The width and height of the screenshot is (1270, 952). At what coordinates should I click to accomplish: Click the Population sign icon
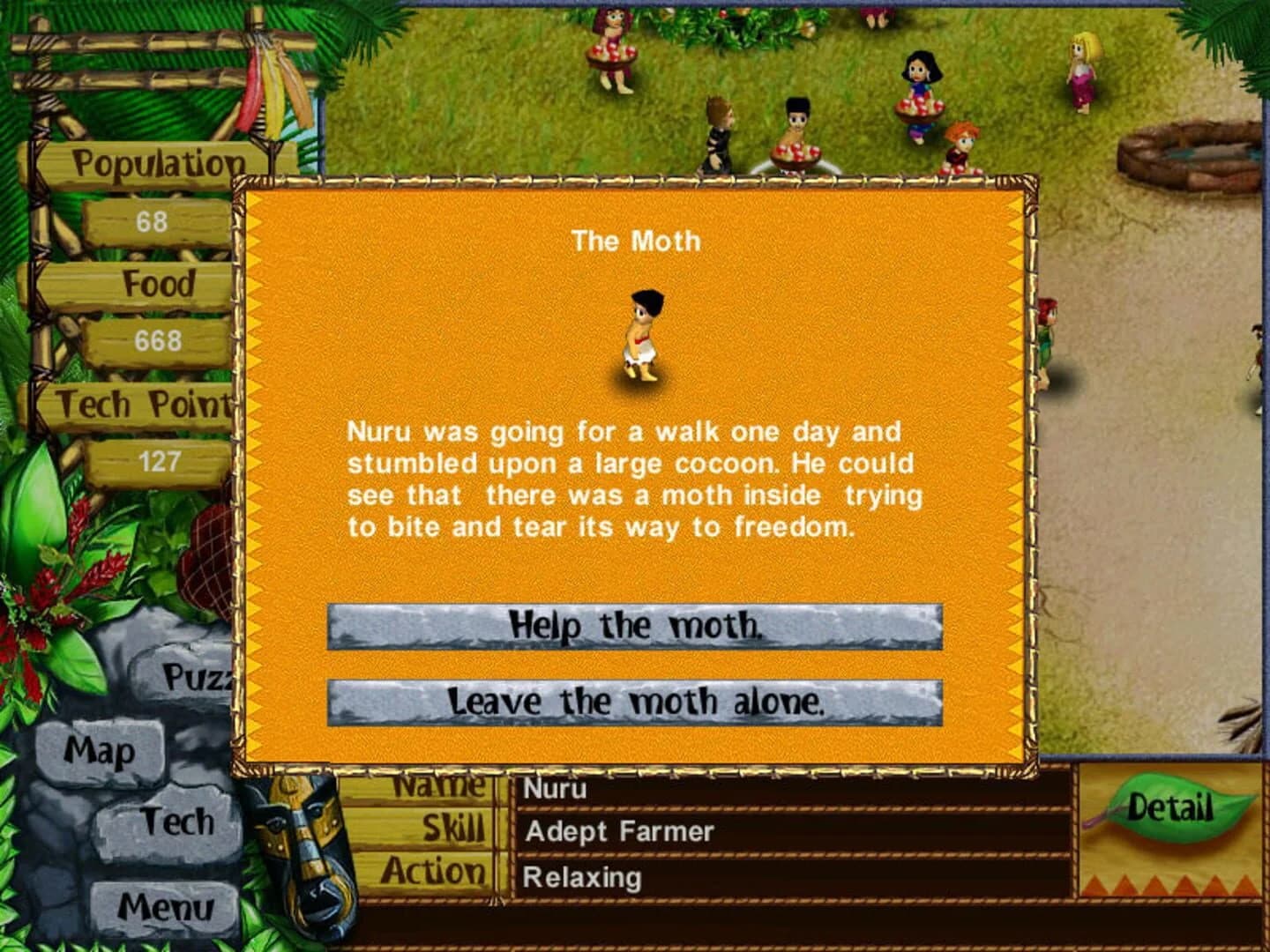pos(157,161)
